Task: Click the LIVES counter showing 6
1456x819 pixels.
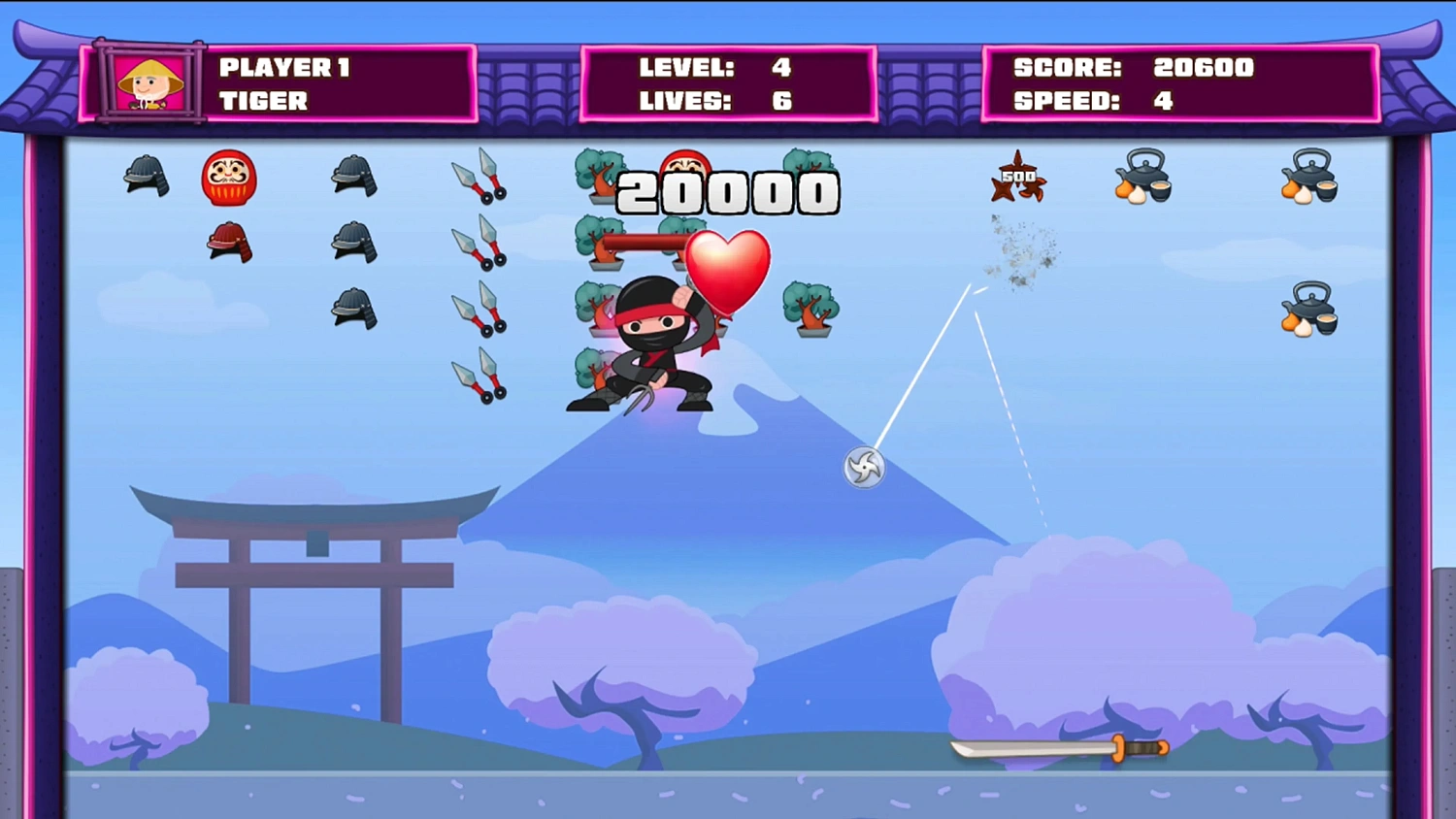Action: (713, 100)
